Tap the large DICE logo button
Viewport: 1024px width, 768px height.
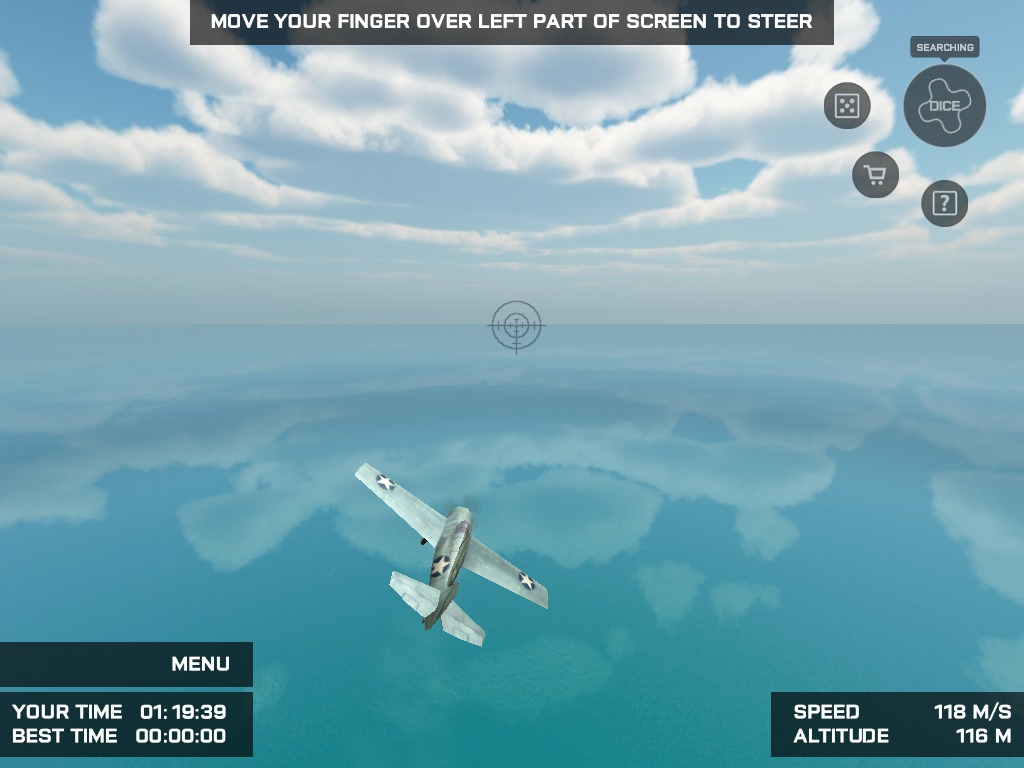click(944, 106)
